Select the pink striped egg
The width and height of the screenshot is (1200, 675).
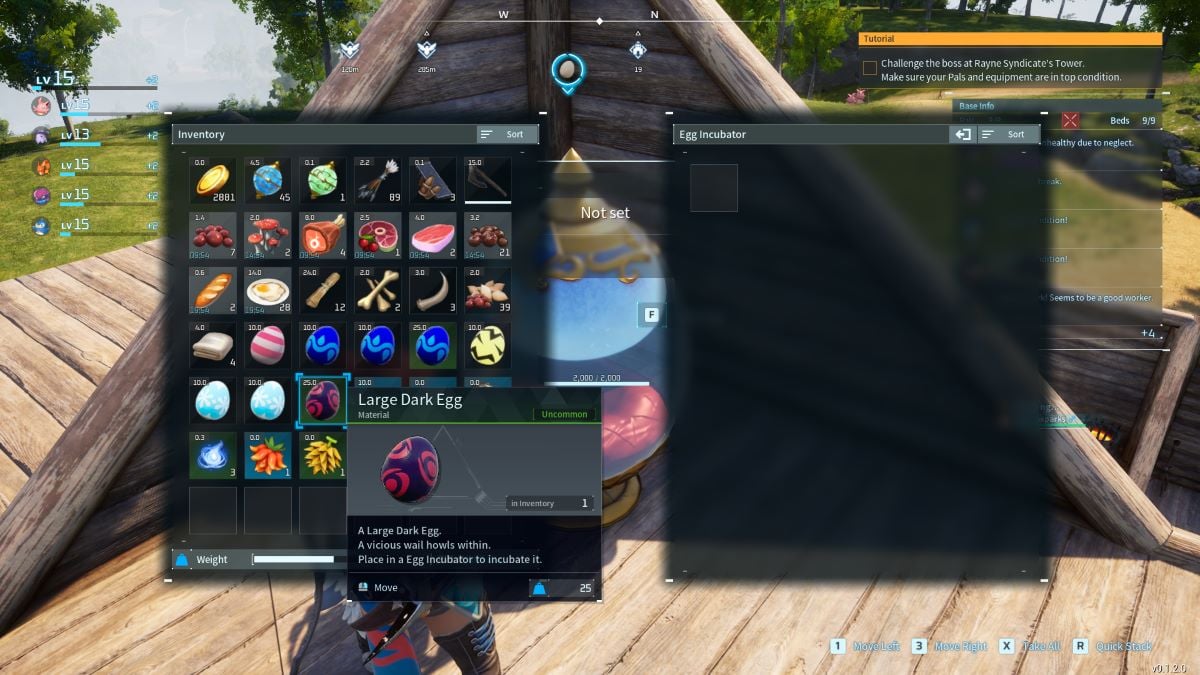click(x=268, y=346)
